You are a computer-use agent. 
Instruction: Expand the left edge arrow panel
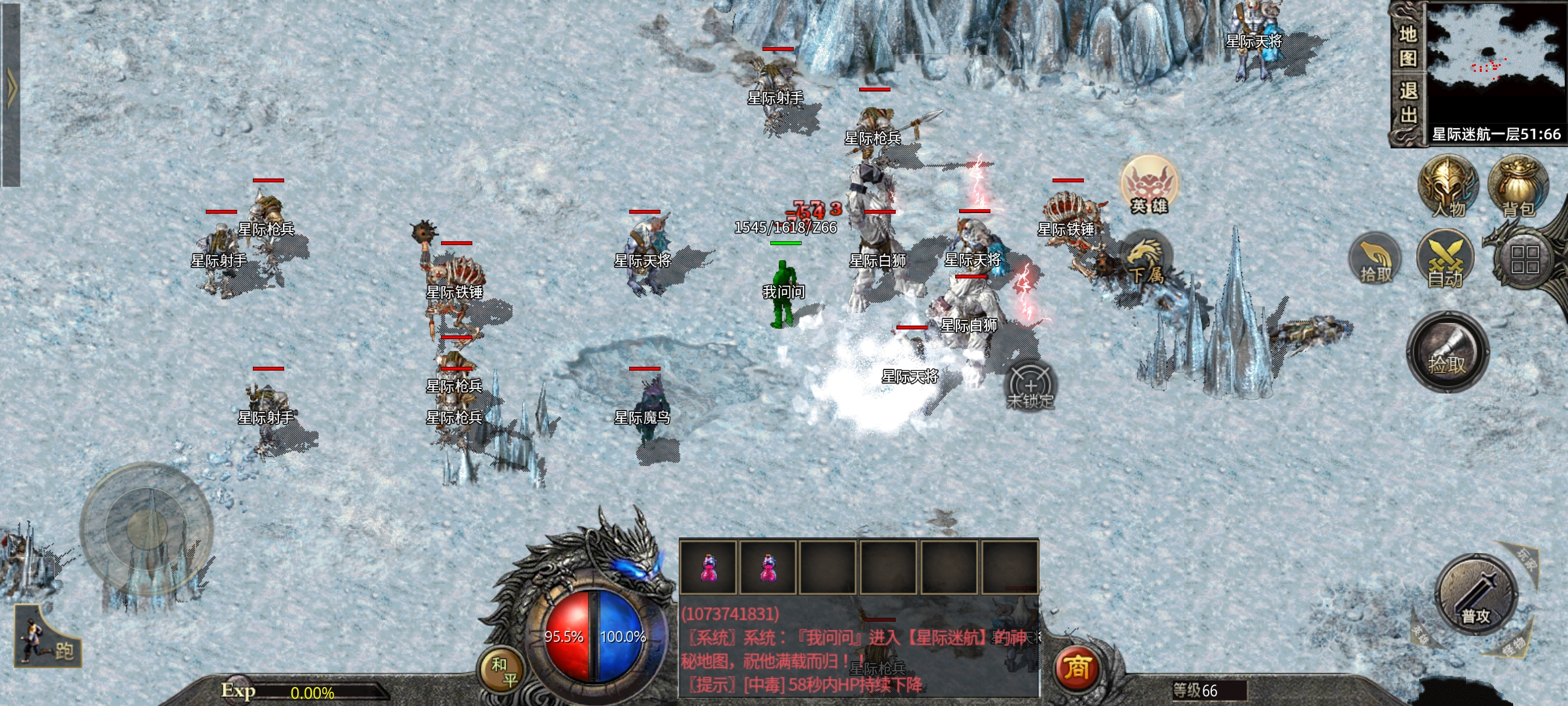[10, 92]
